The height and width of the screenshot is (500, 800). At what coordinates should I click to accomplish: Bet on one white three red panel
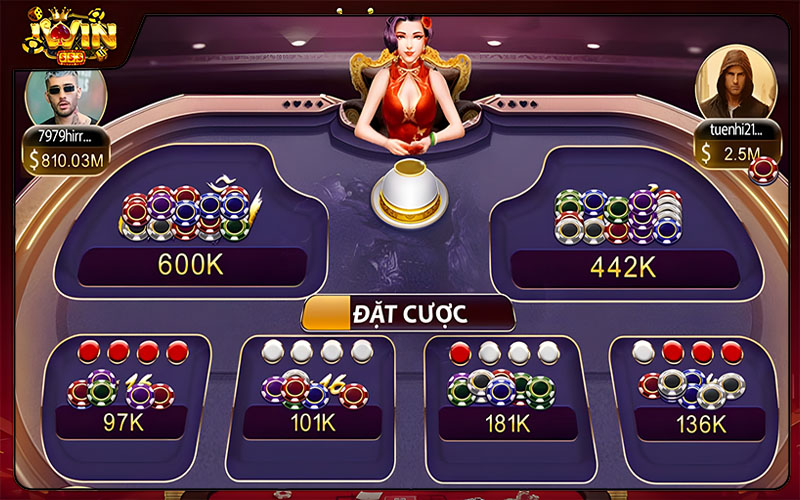coord(691,395)
